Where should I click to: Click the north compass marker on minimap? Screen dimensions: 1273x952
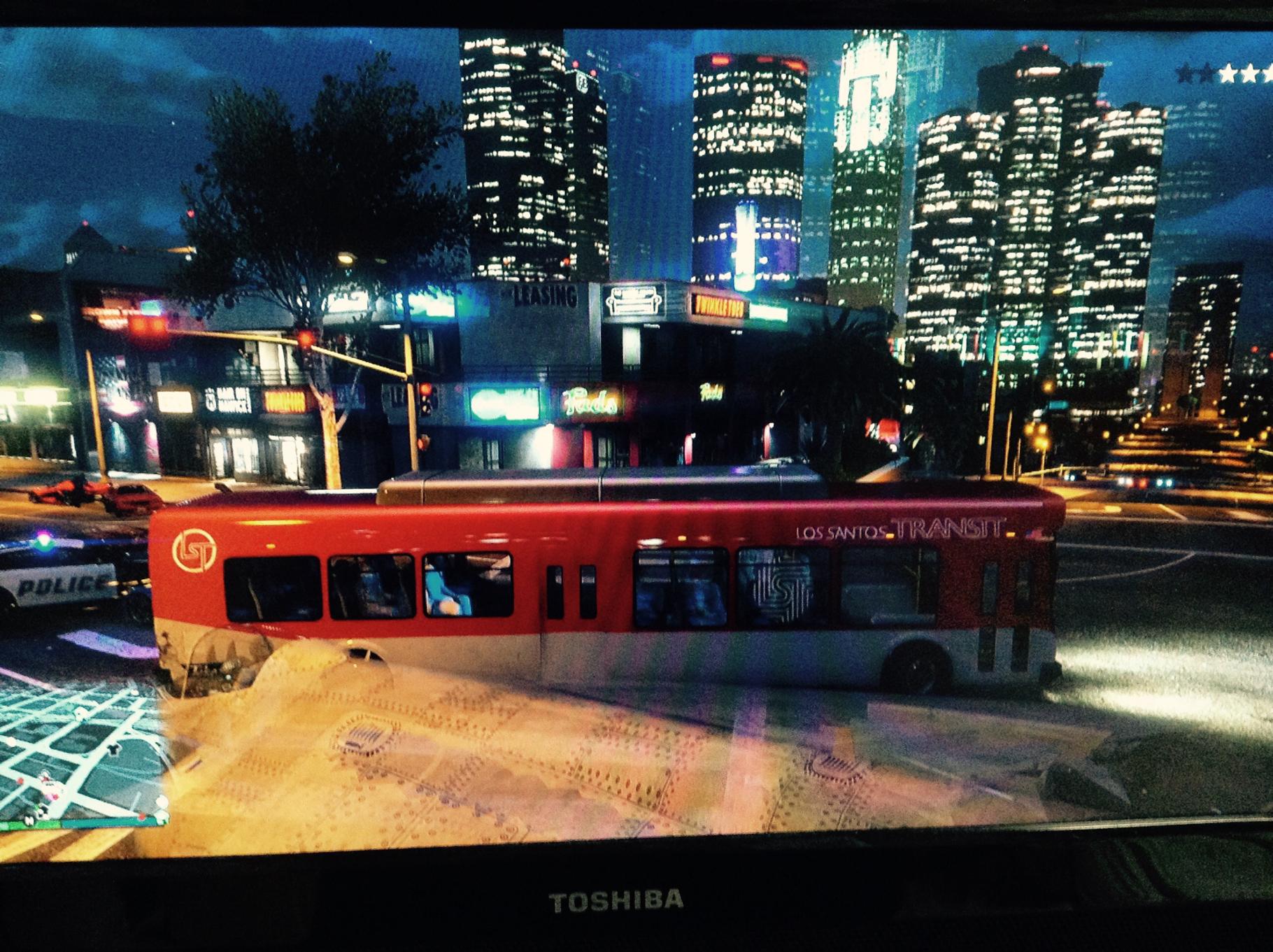click(x=29, y=820)
